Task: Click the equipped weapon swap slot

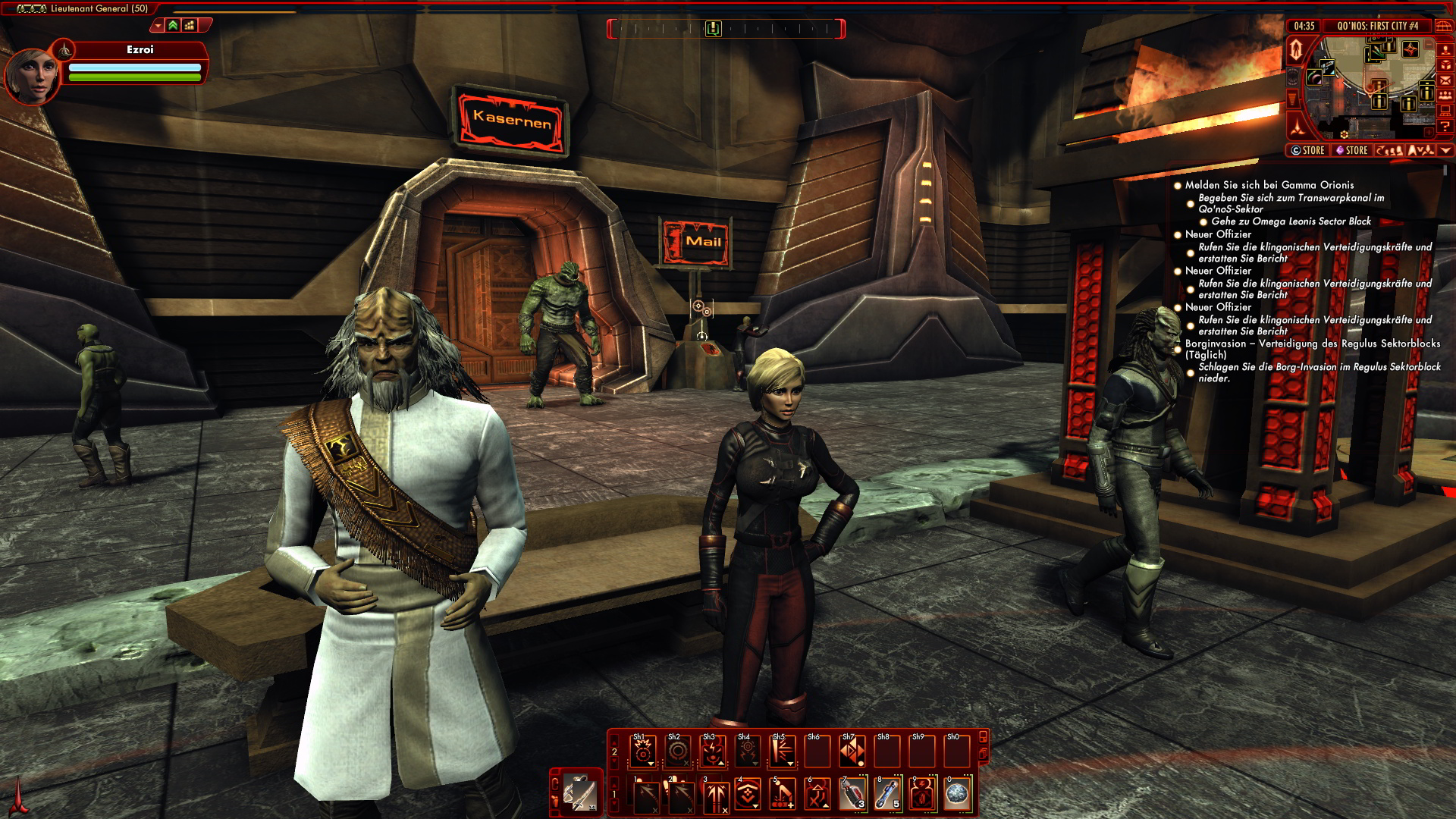Action: point(579,793)
